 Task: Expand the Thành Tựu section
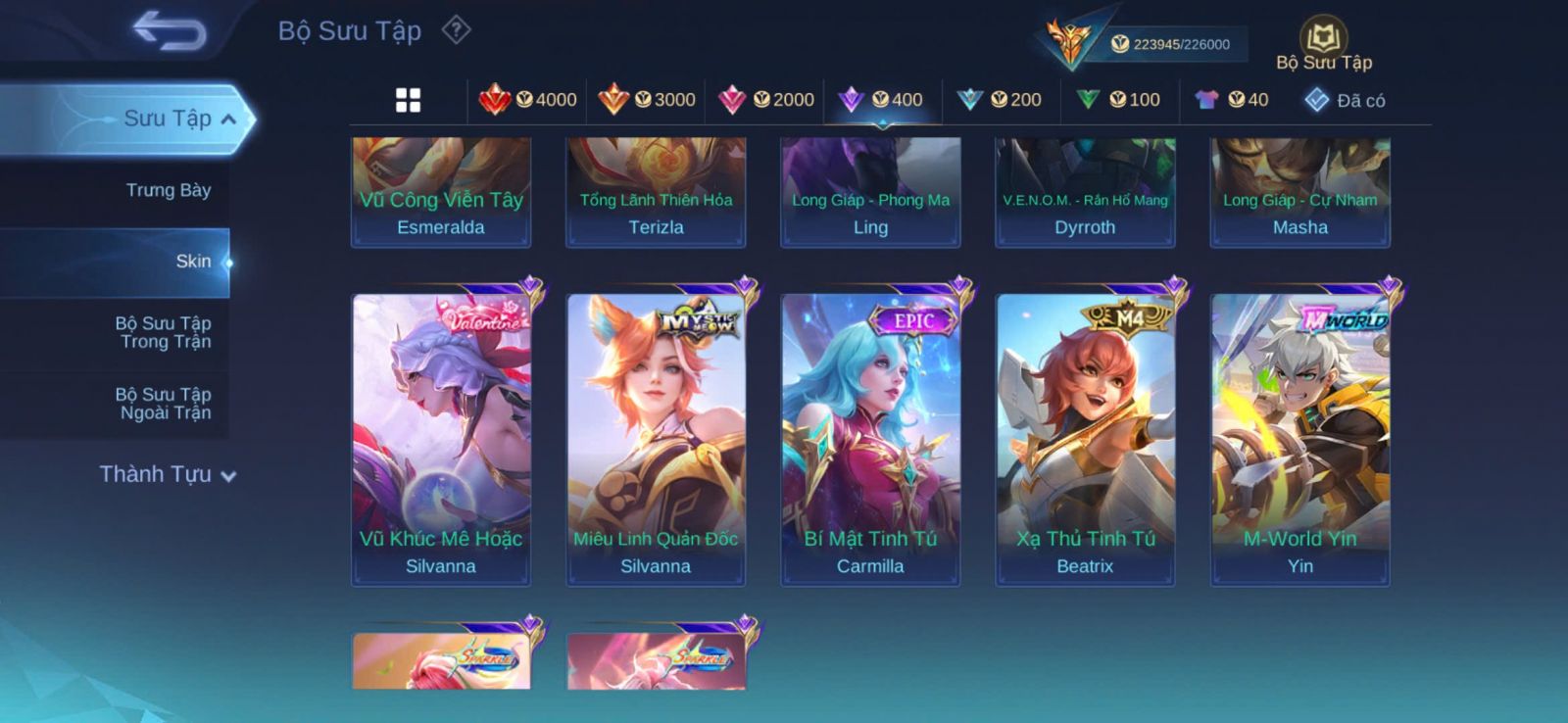point(168,474)
